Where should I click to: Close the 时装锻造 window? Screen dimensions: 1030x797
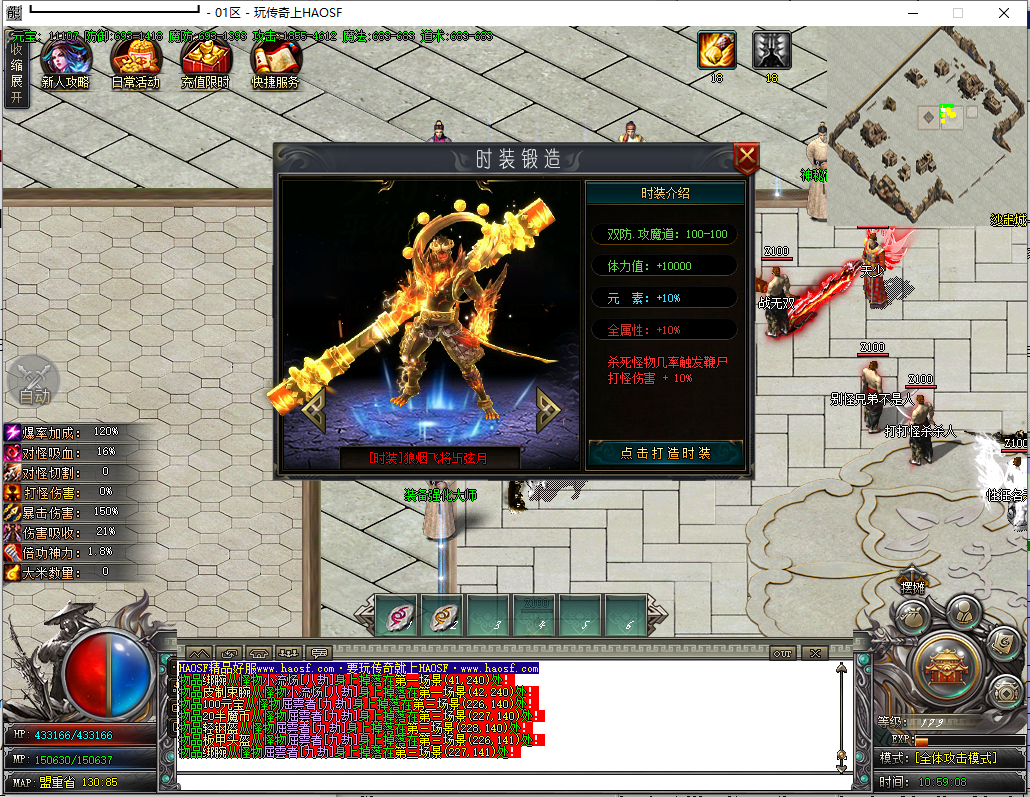(746, 158)
